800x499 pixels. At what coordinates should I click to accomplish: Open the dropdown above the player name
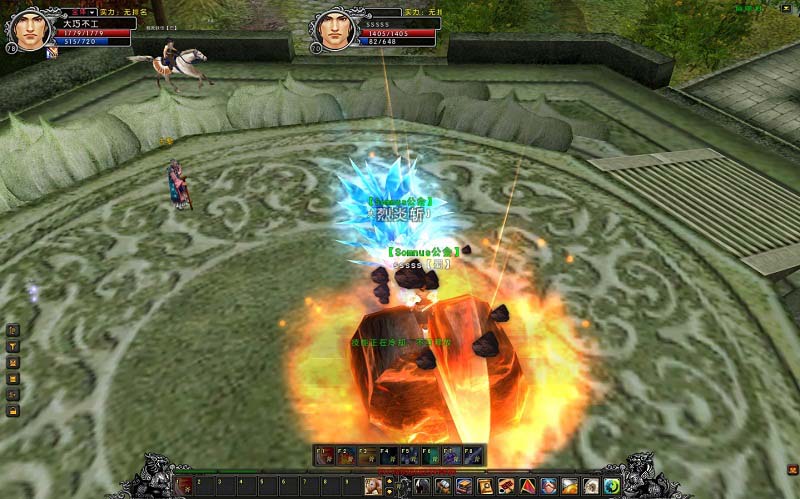tap(92, 12)
